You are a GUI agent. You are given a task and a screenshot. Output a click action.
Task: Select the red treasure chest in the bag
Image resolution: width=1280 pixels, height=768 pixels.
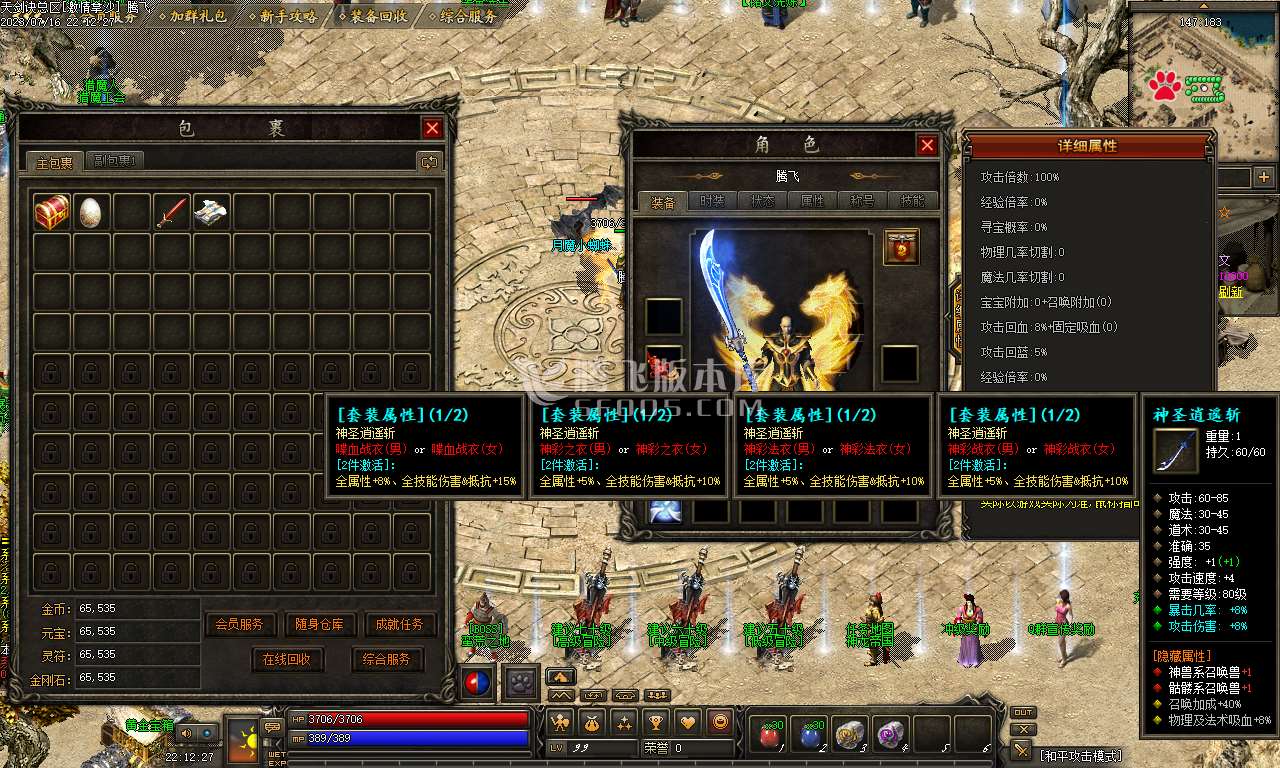point(51,212)
